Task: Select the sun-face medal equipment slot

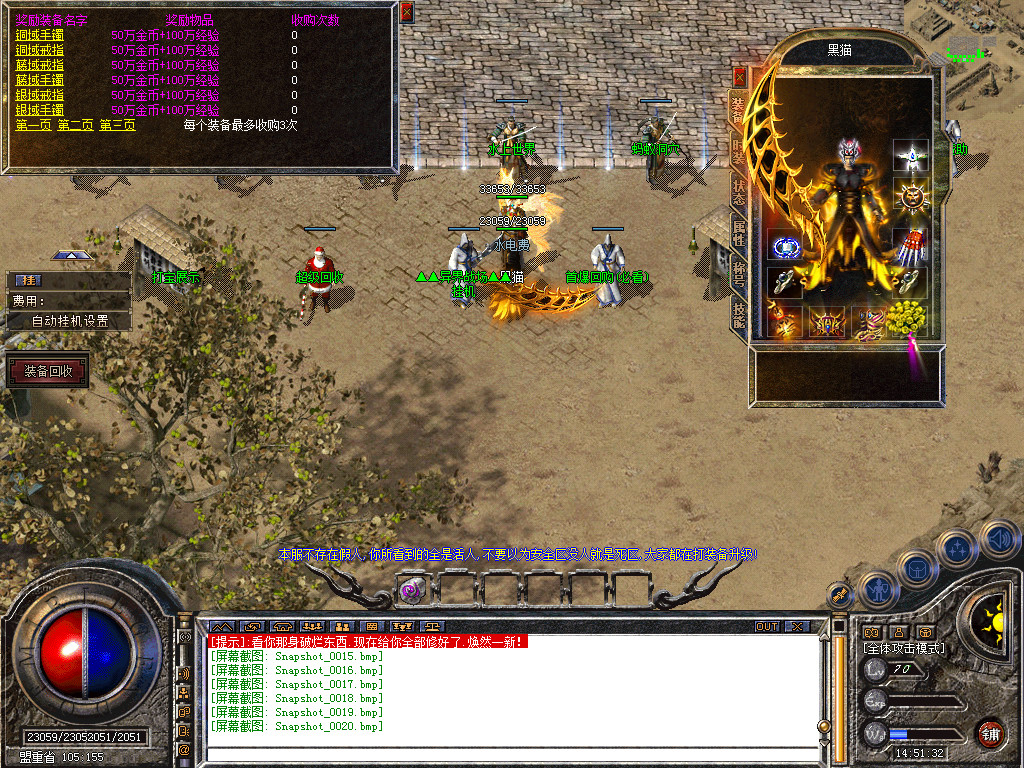Action: (910, 197)
